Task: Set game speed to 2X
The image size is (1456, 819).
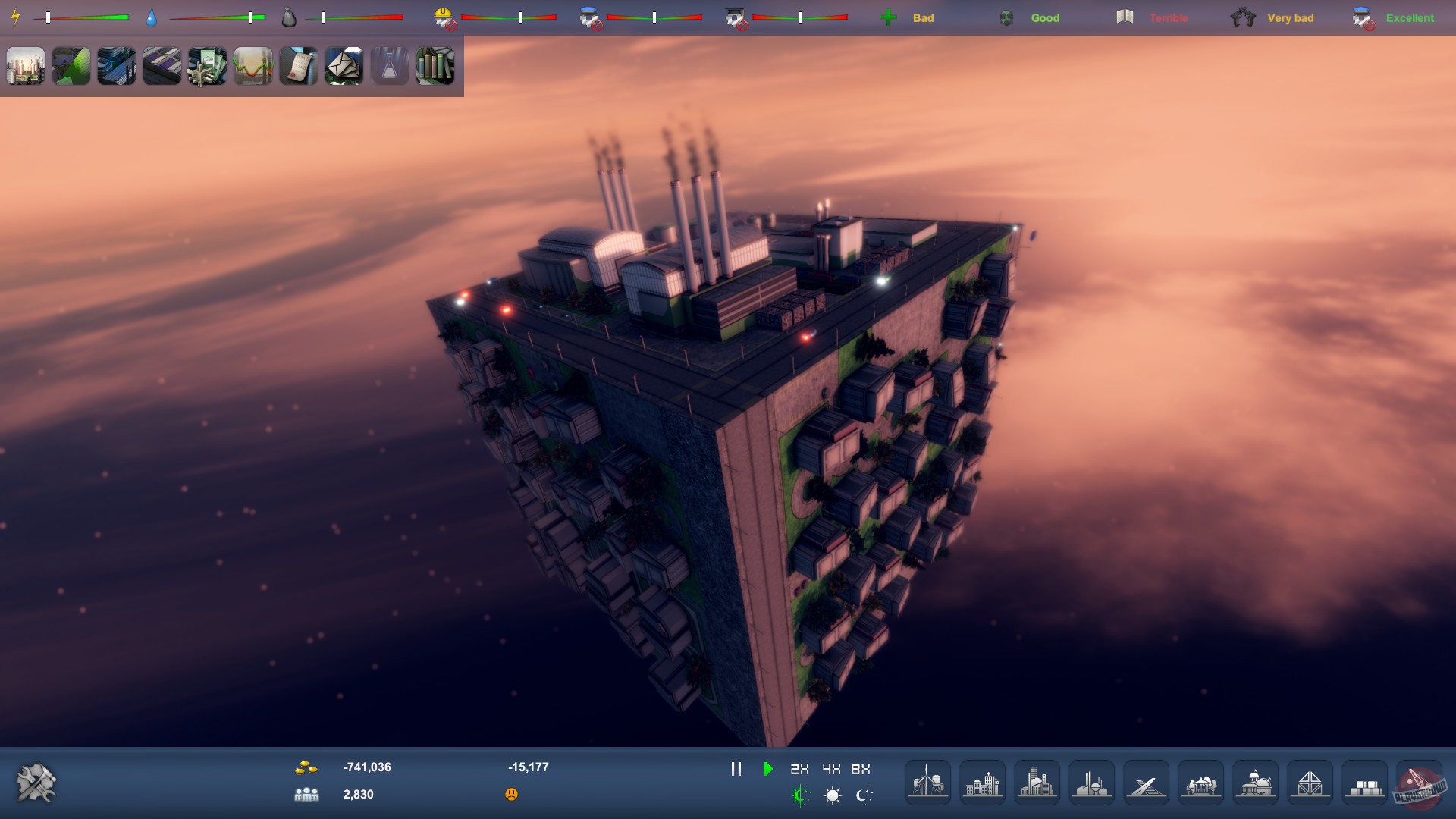Action: coord(799,768)
